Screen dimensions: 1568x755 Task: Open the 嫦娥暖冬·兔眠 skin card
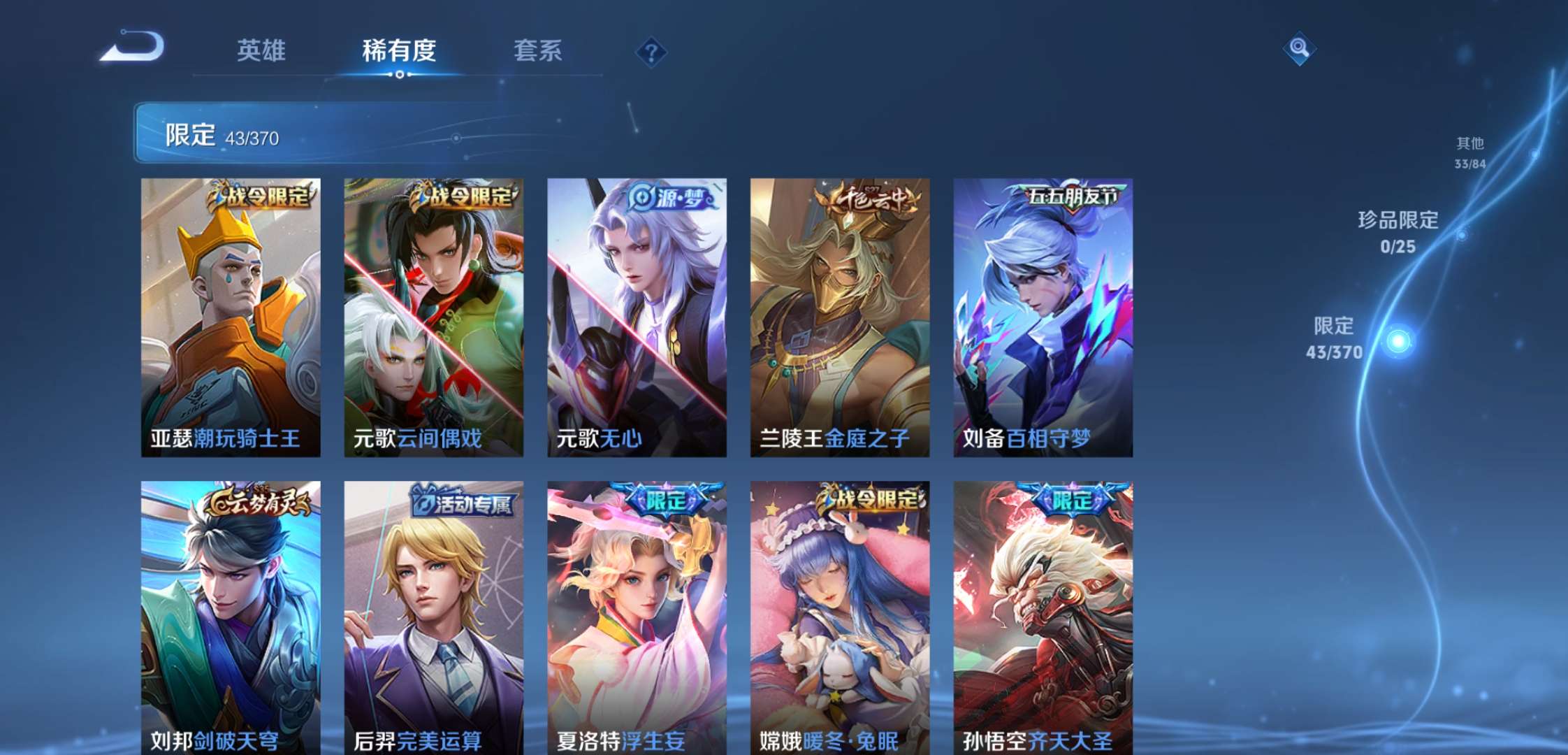841,615
